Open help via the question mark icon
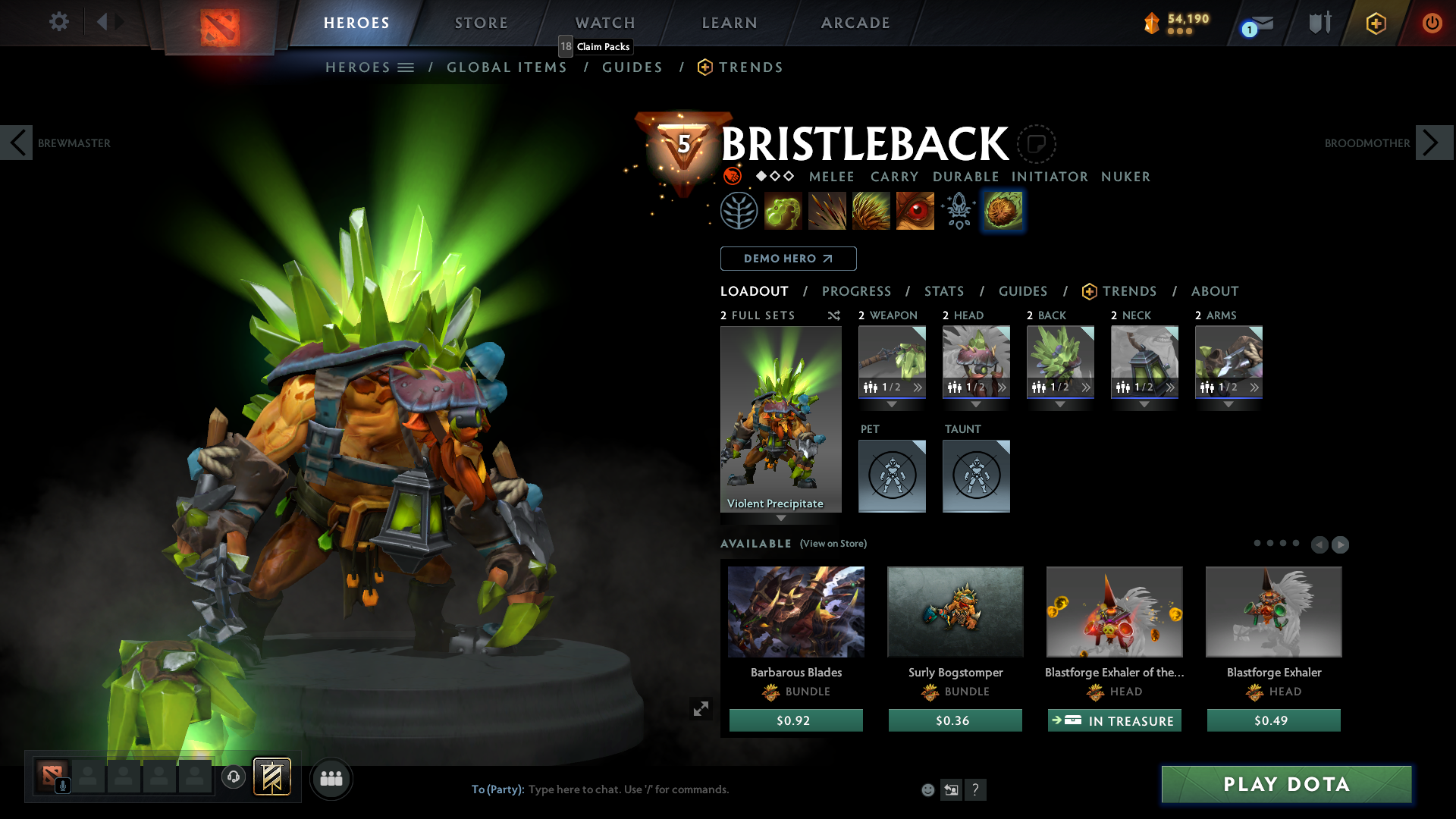This screenshot has width=1456, height=819. 976,789
